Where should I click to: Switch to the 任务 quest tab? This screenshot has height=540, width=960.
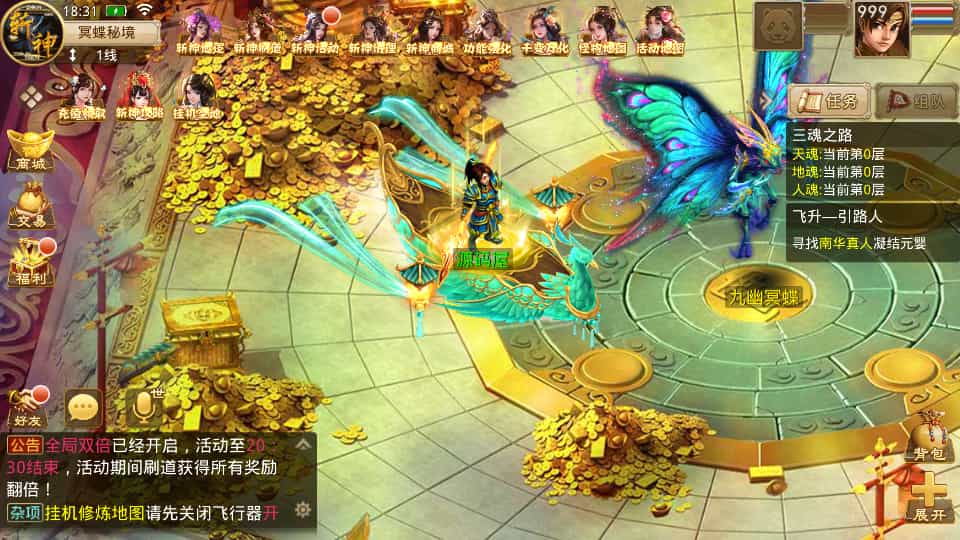pos(828,101)
